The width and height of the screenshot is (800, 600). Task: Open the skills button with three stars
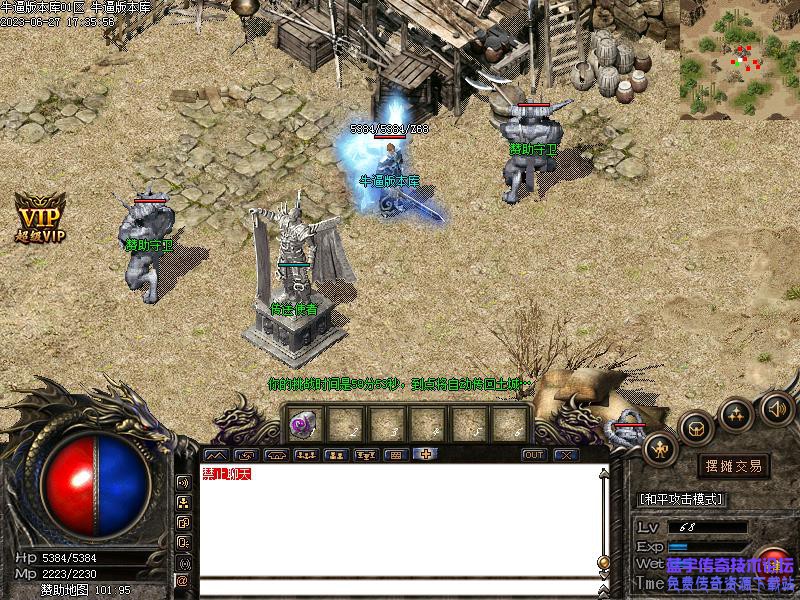[737, 413]
